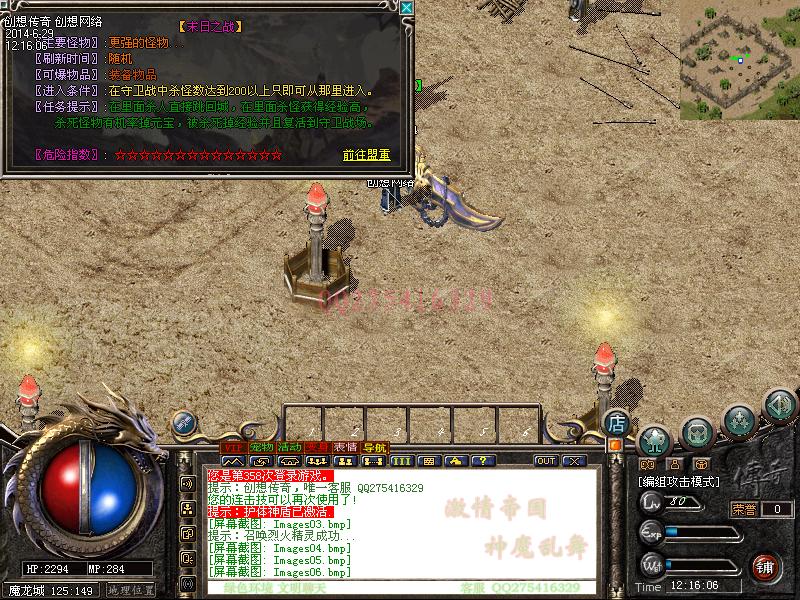This screenshot has width=800, height=600.
Task: Select the 活动 events tab
Action: pyautogui.click(x=290, y=447)
